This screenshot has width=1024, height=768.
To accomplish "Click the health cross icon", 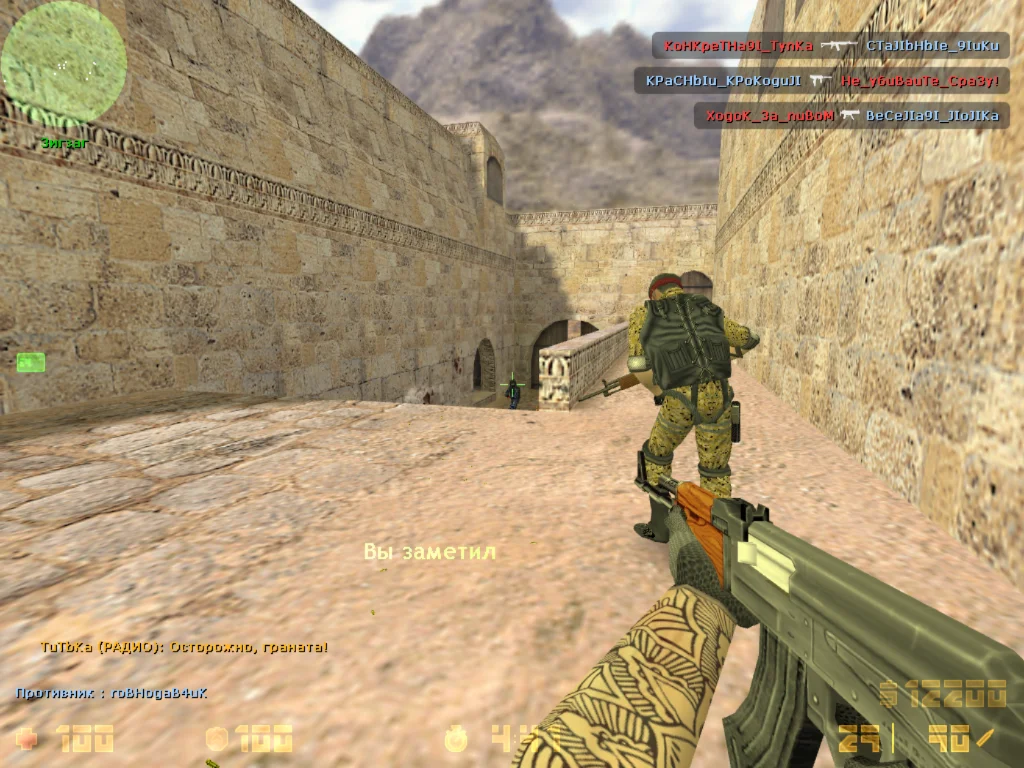I will pos(28,739).
